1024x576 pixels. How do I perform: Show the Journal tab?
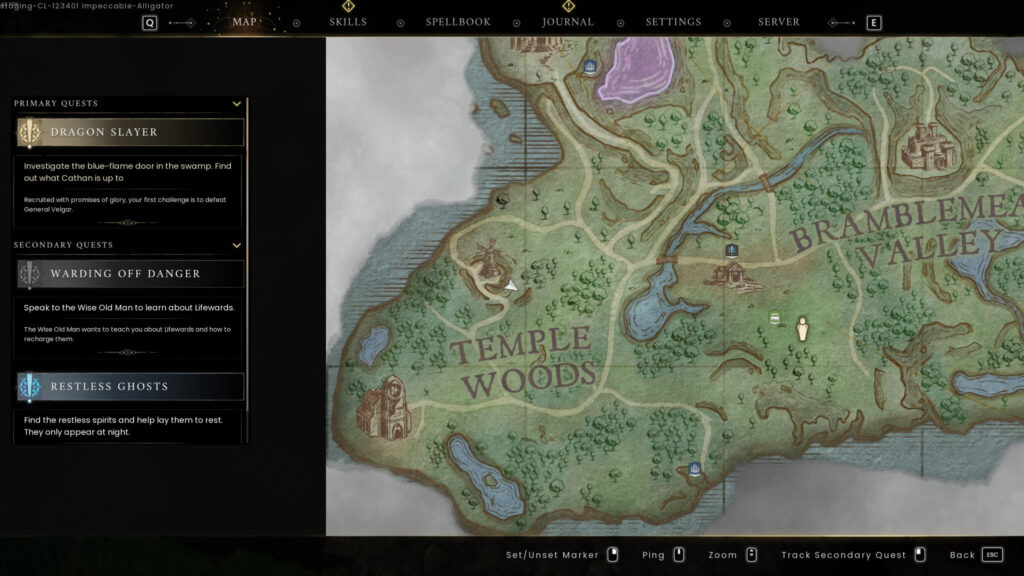pyautogui.click(x=568, y=22)
